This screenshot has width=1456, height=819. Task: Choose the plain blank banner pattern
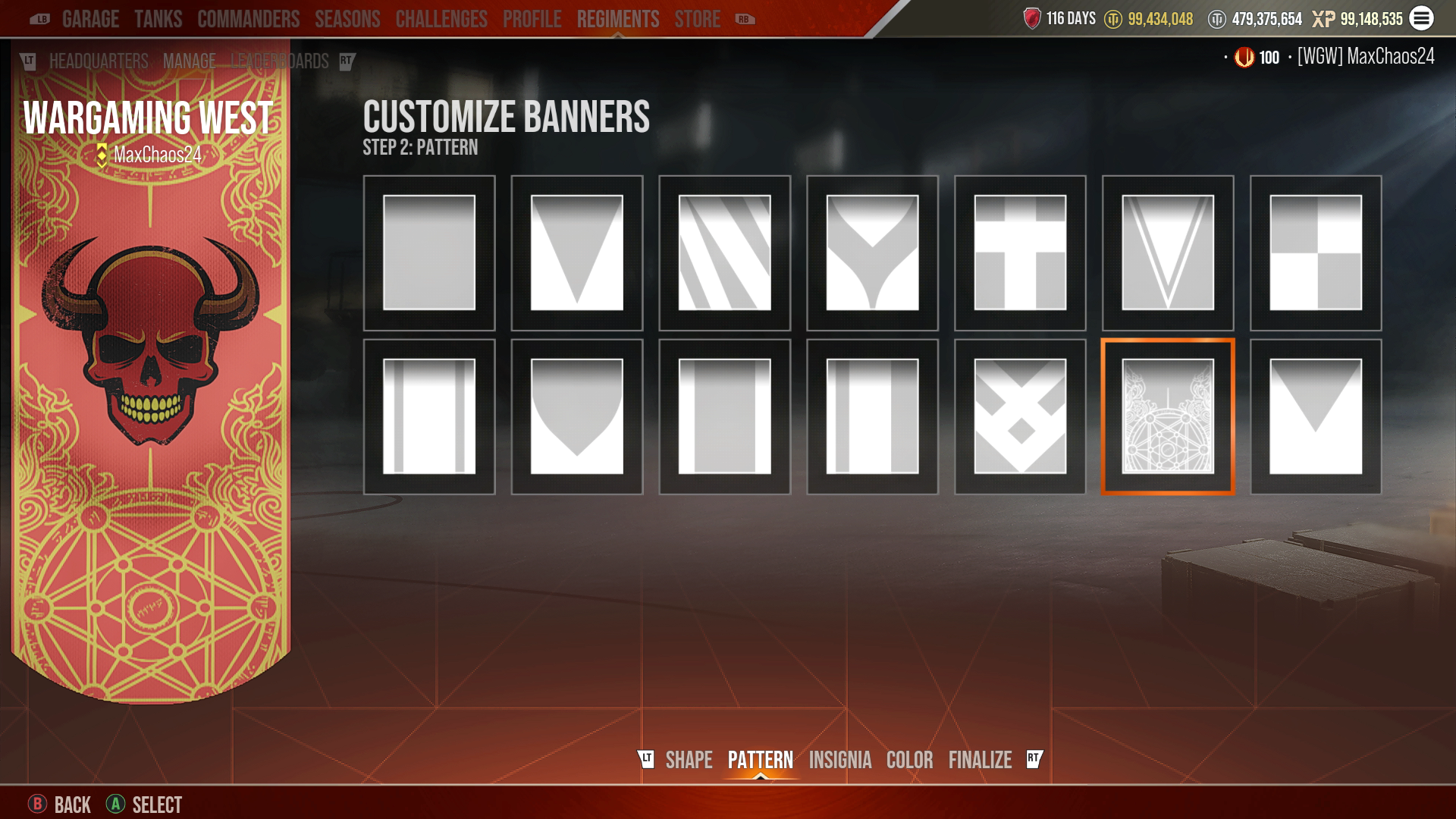click(429, 253)
